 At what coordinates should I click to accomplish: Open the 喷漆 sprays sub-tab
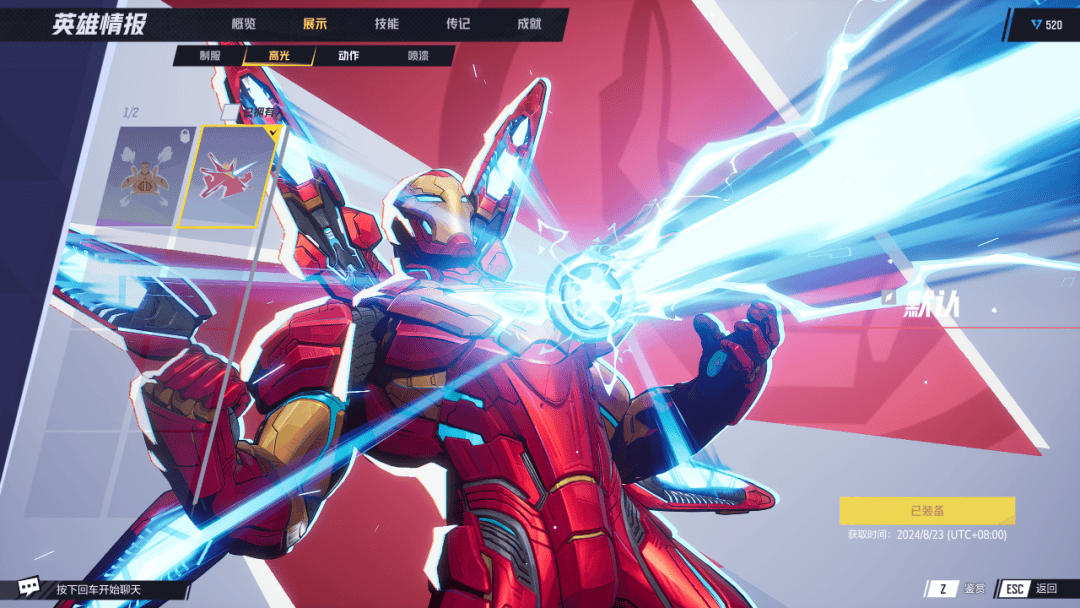coord(419,56)
